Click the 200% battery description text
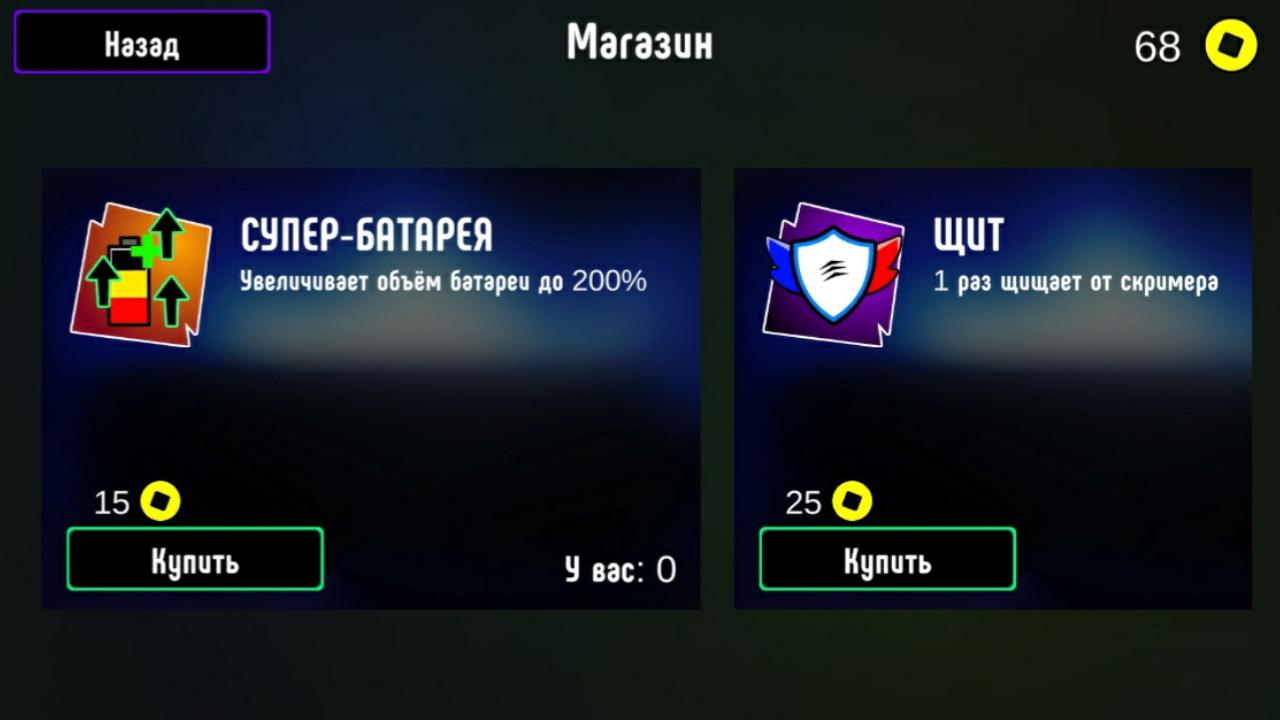This screenshot has width=1280, height=720. click(443, 282)
